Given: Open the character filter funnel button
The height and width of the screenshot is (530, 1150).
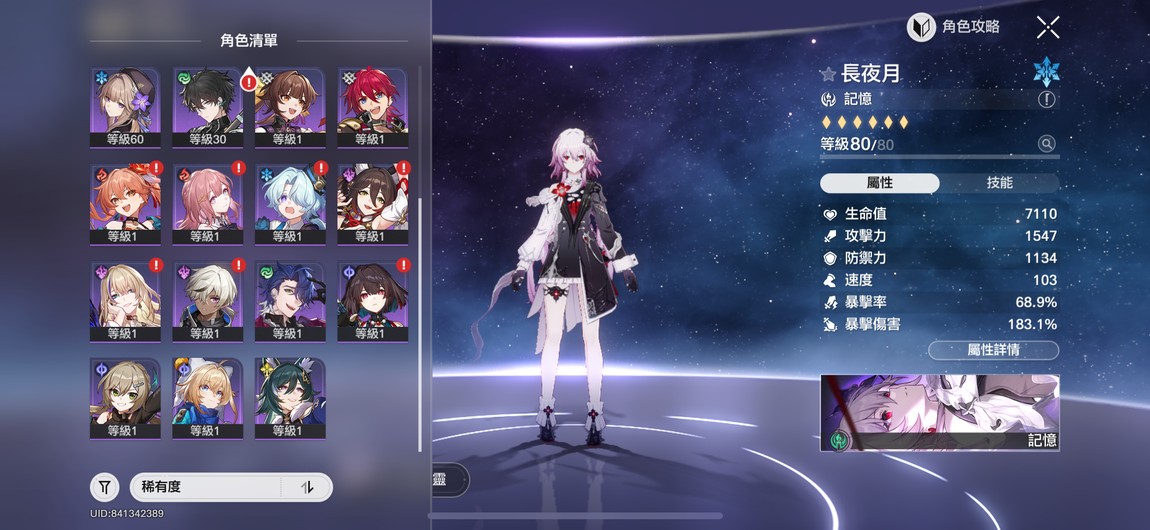Looking at the screenshot, I should tap(105, 487).
